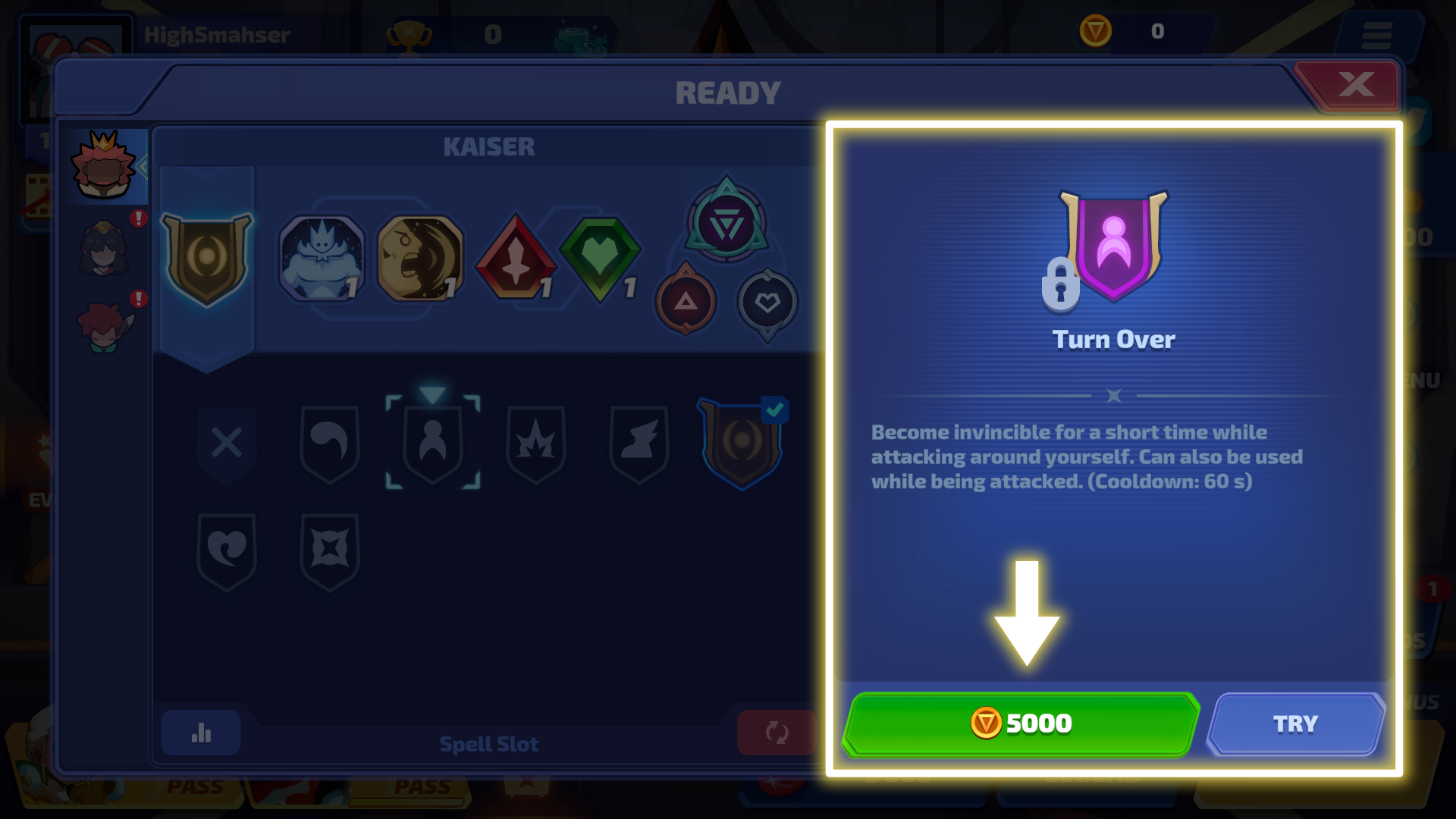1456x819 pixels.
Task: Open the bar chart stats button
Action: [201, 733]
